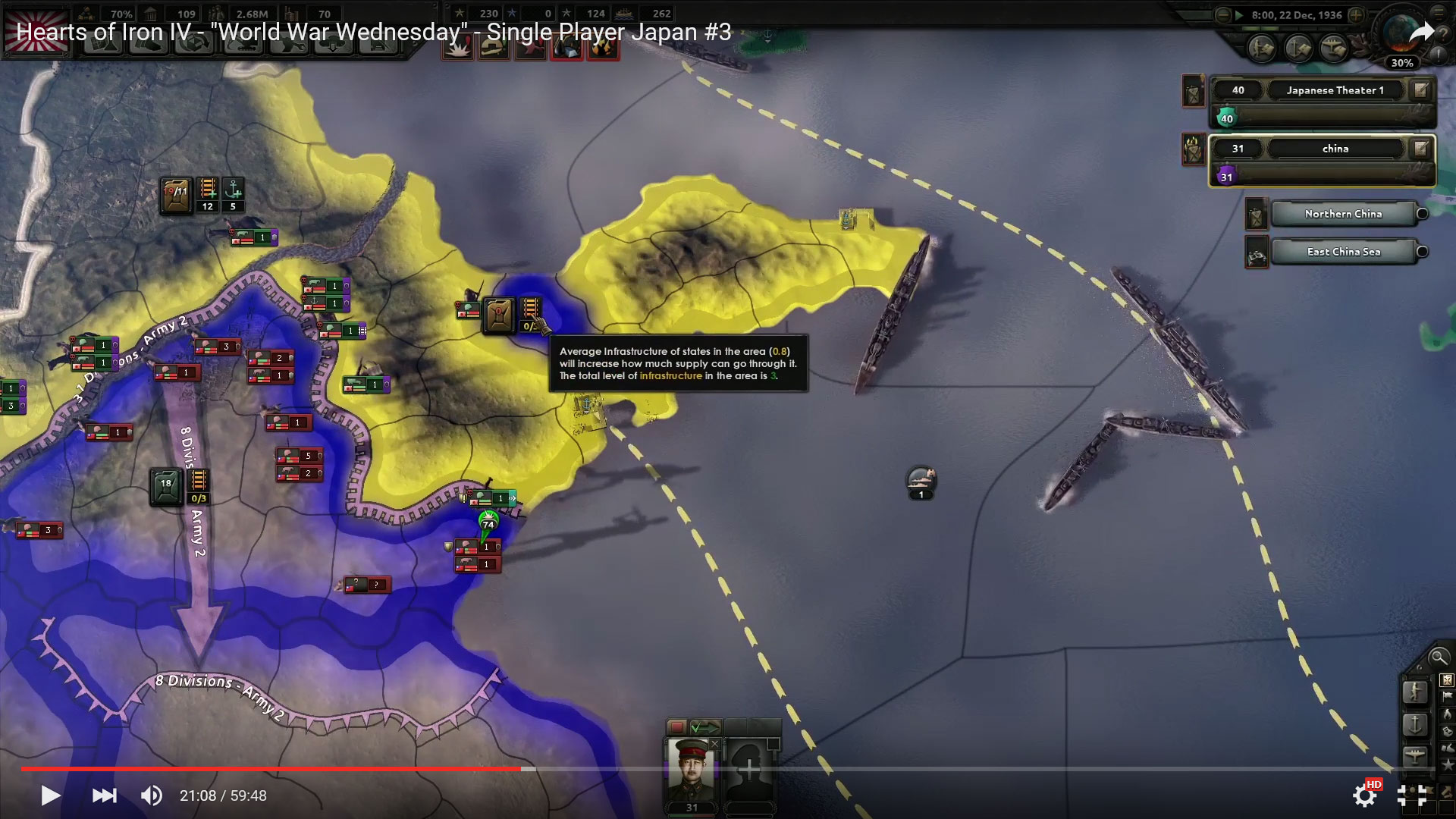Image resolution: width=1456 pixels, height=819 pixels.
Task: Toggle the Northern China selection circle
Action: (1421, 214)
